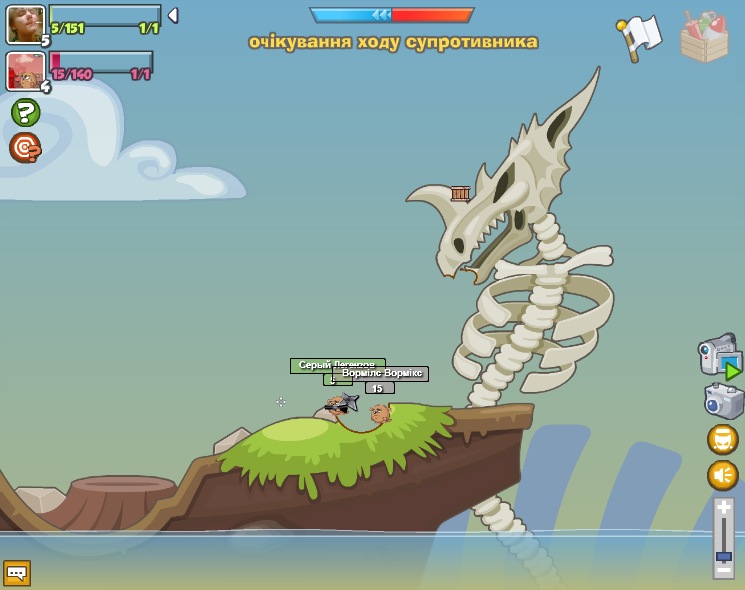Click the white surrender flag icon
Screen dimensions: 745x590
[x=640, y=35]
